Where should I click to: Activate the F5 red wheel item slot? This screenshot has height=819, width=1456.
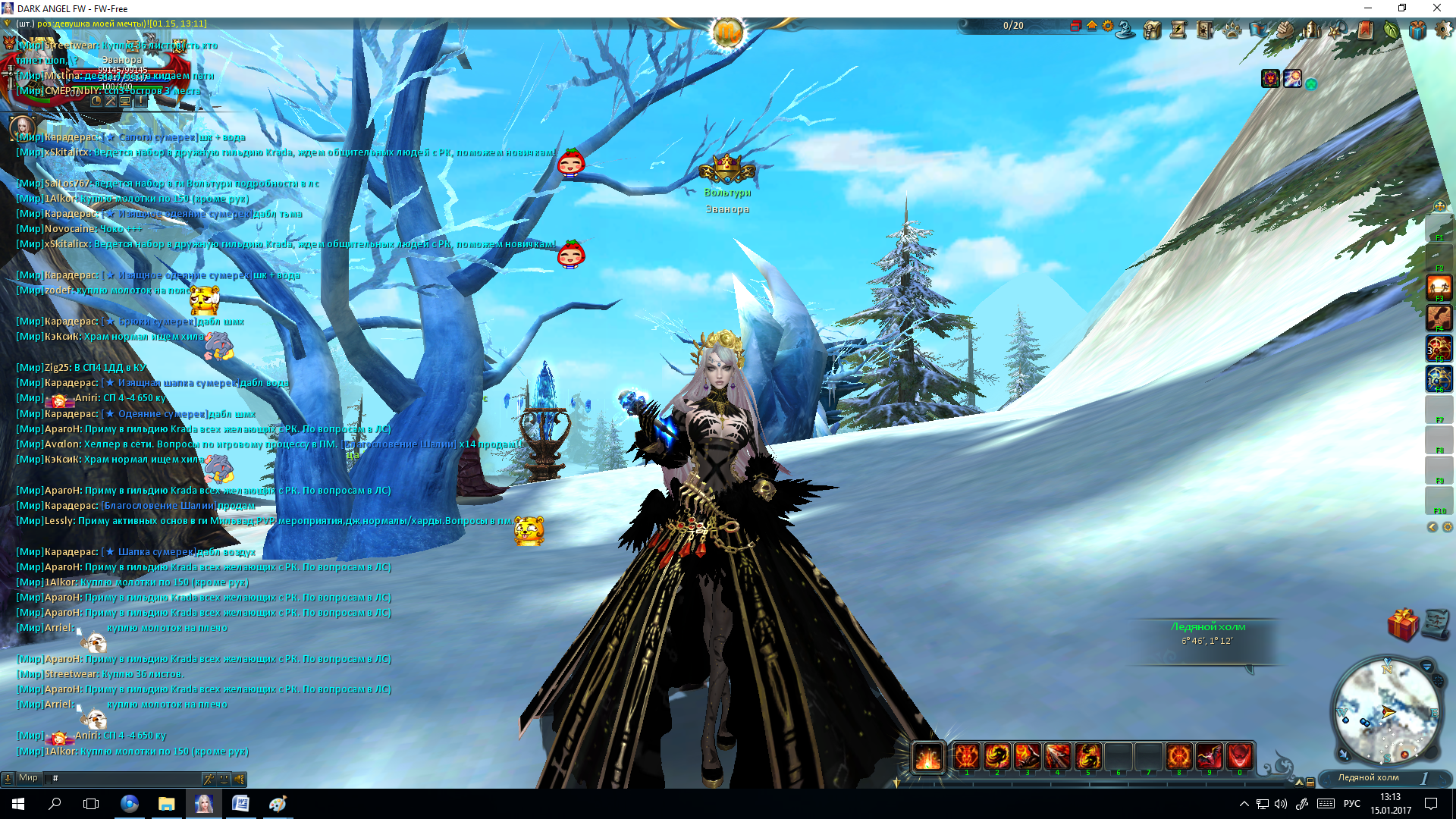pyautogui.click(x=1439, y=347)
